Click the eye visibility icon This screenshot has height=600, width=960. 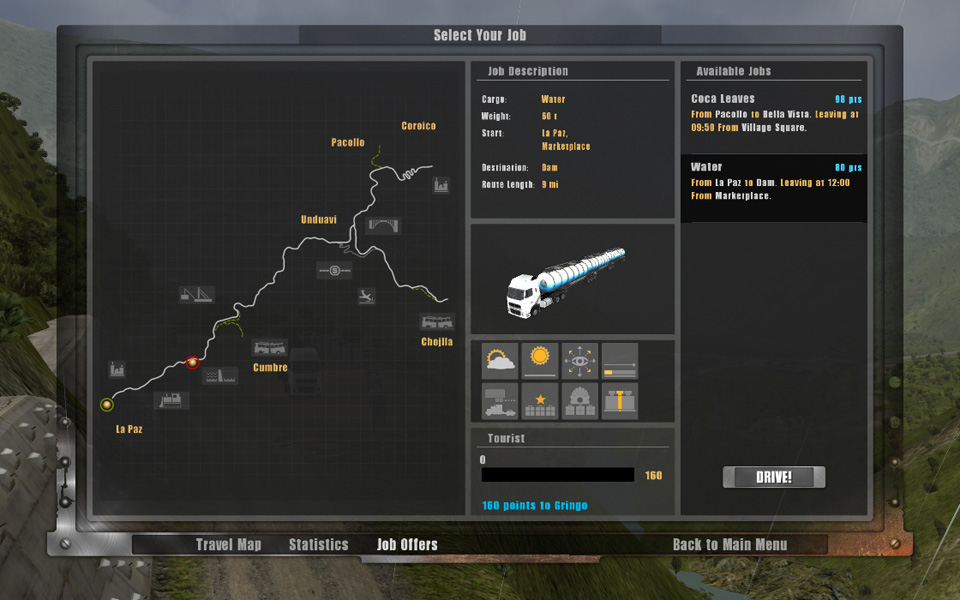point(580,361)
